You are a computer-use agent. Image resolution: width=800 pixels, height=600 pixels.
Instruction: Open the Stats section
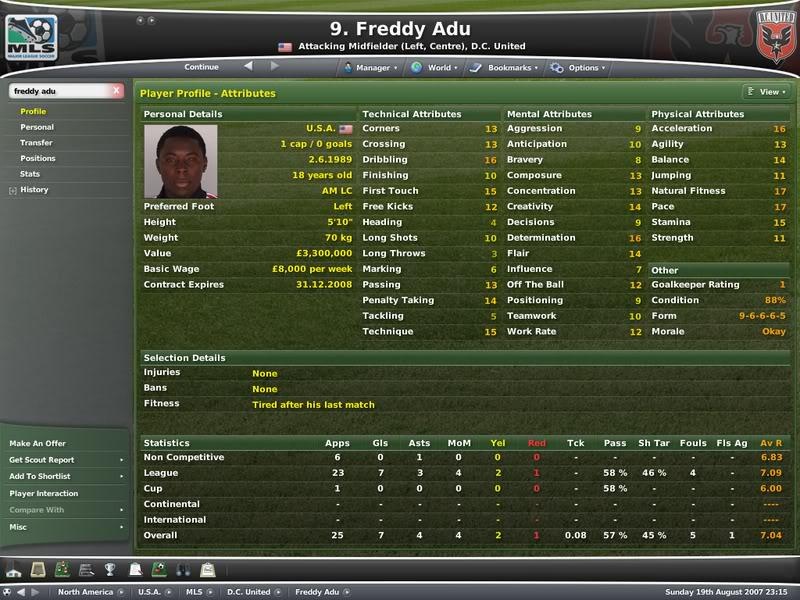pos(30,174)
